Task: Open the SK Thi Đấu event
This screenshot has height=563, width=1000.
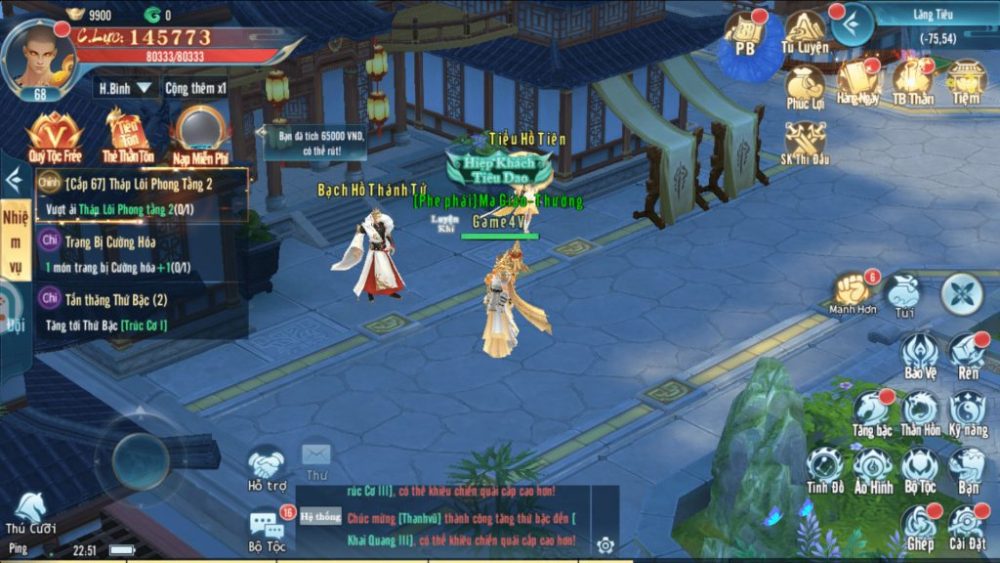Action: point(805,143)
